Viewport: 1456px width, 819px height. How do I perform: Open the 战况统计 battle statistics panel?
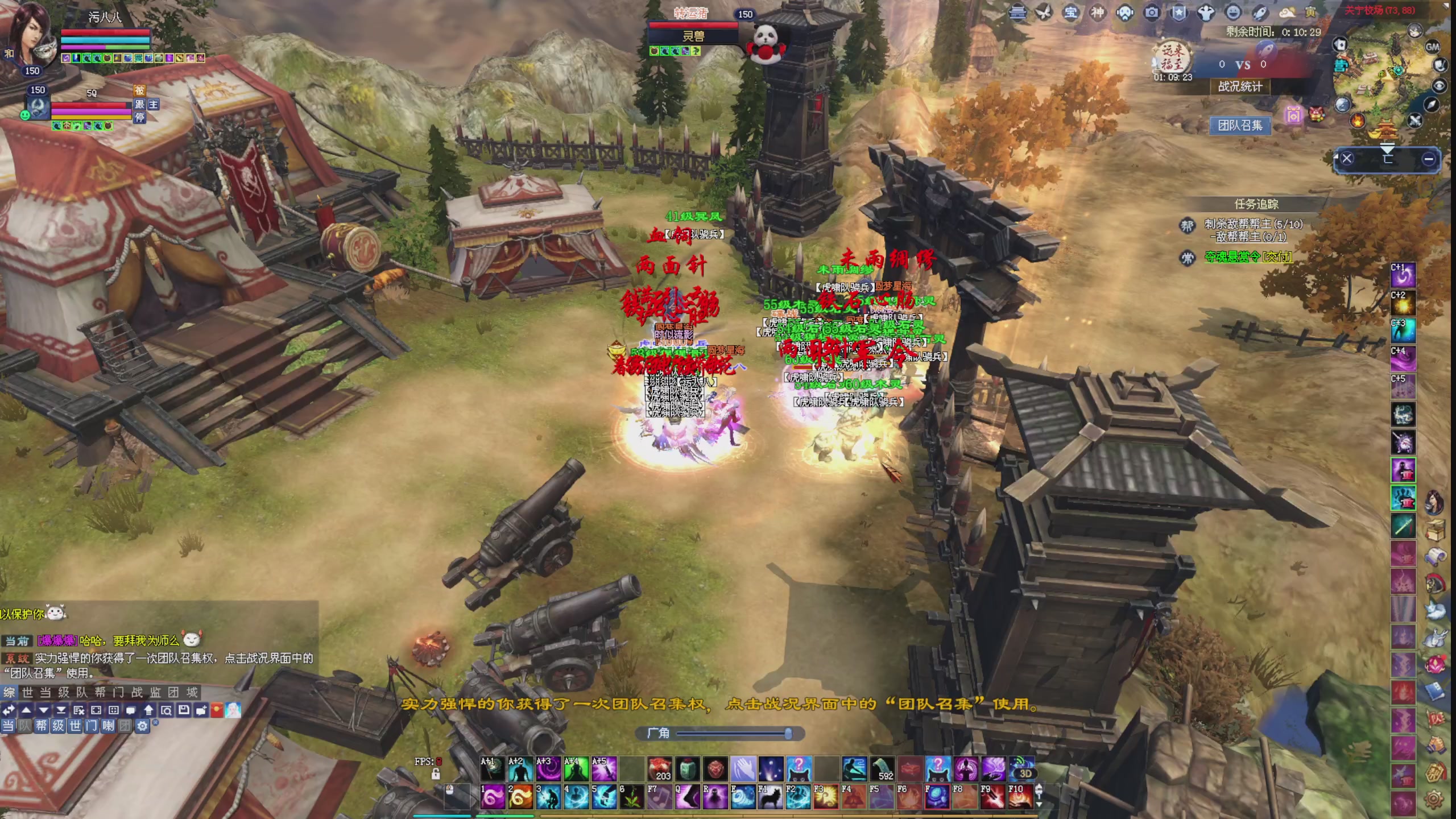pos(1240,86)
